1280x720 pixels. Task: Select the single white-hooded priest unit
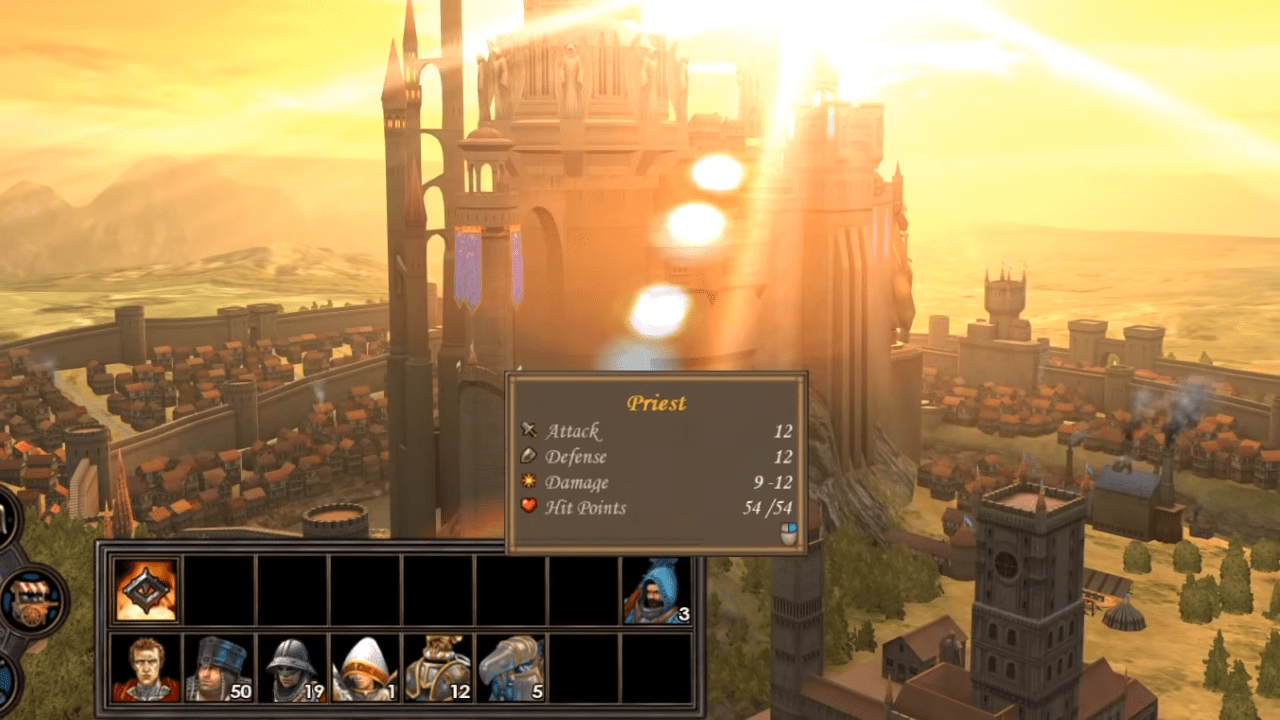365,668
